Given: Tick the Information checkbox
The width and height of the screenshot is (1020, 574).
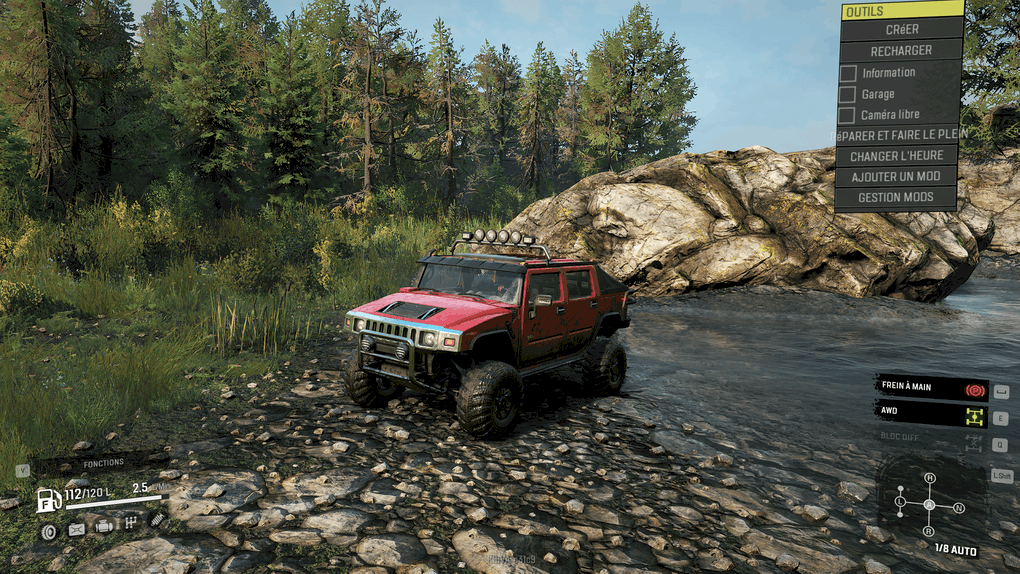Looking at the screenshot, I should click(x=848, y=73).
